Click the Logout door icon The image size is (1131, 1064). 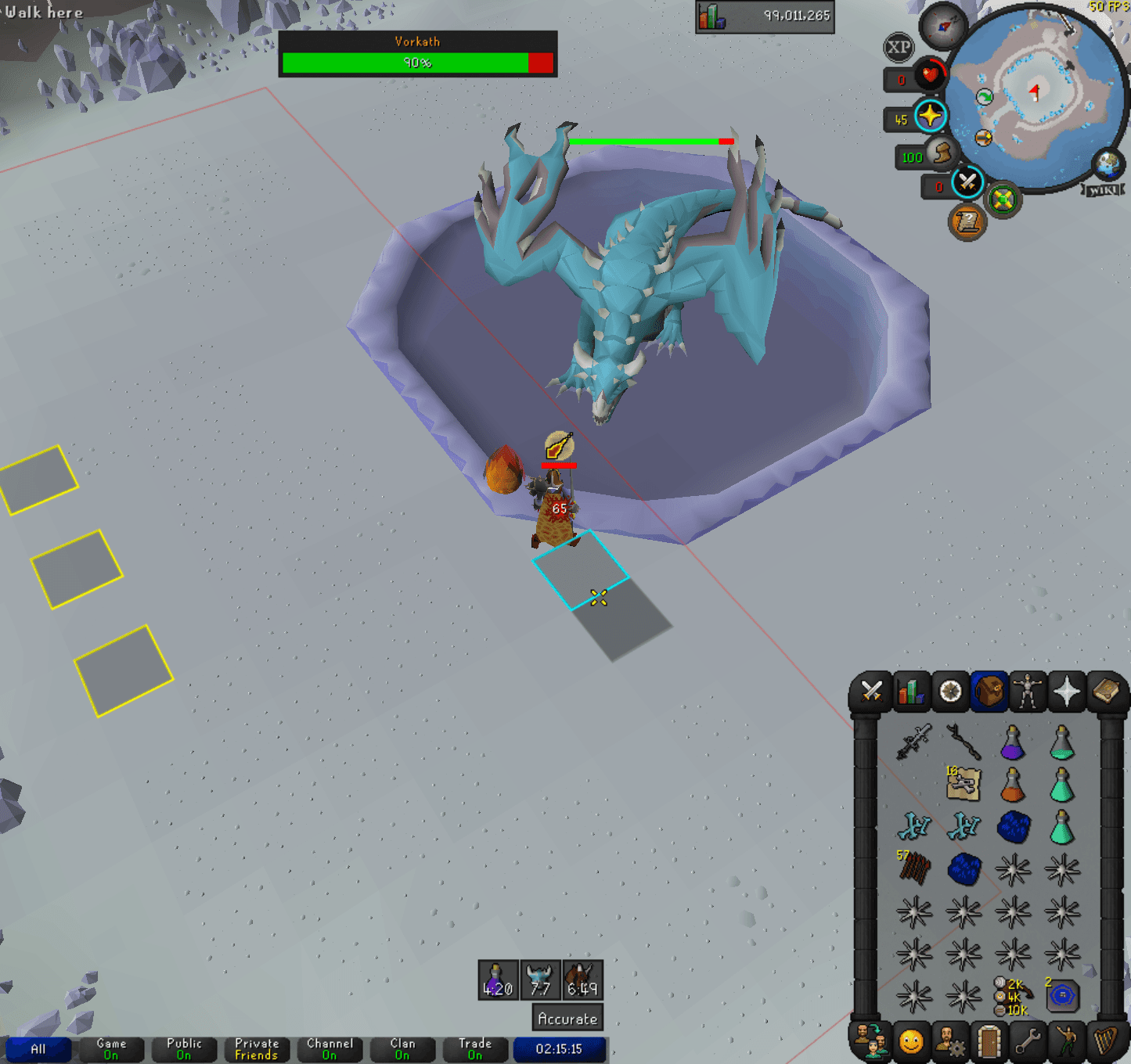(991, 1041)
